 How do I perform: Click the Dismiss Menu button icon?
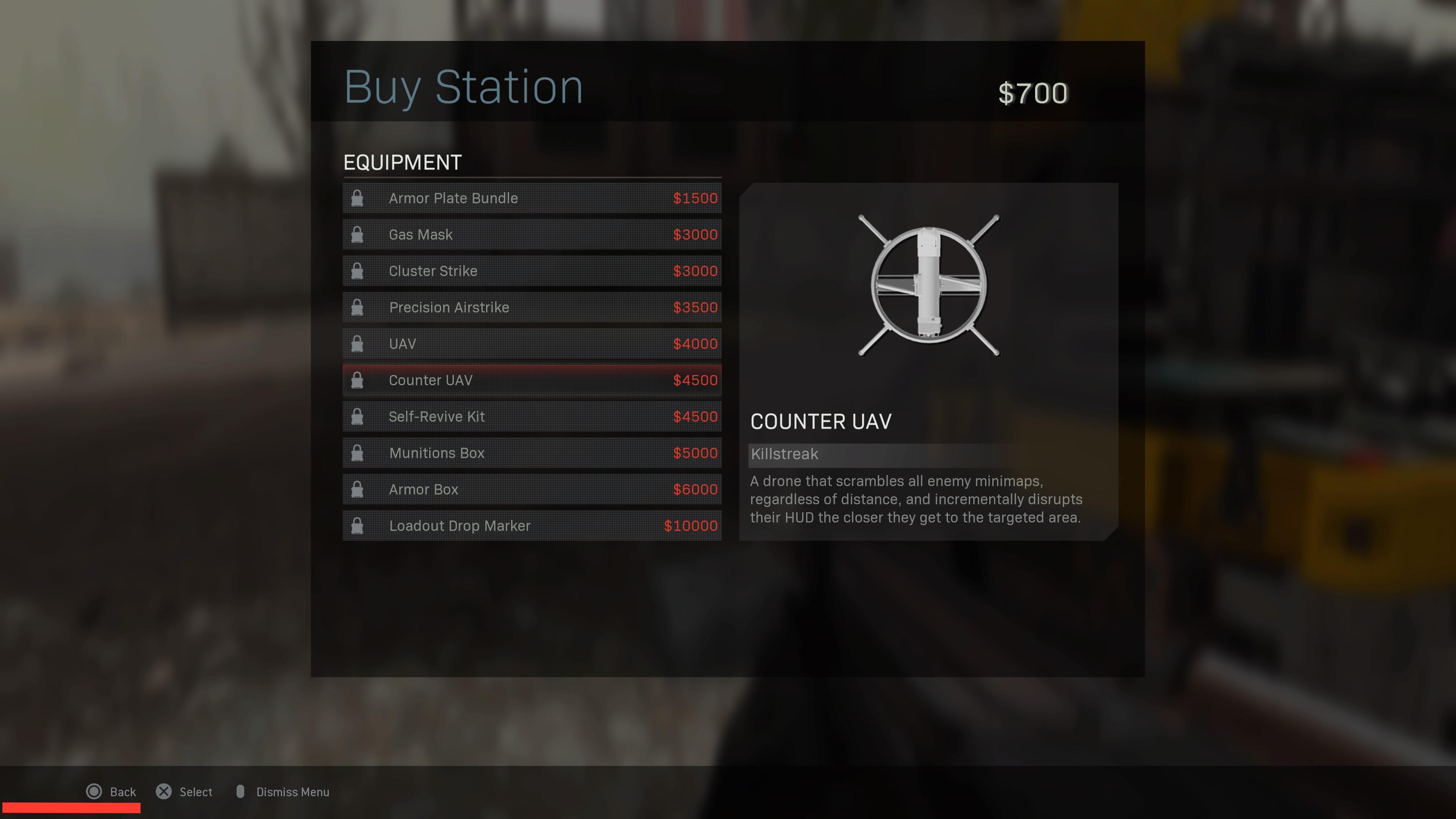tap(241, 791)
